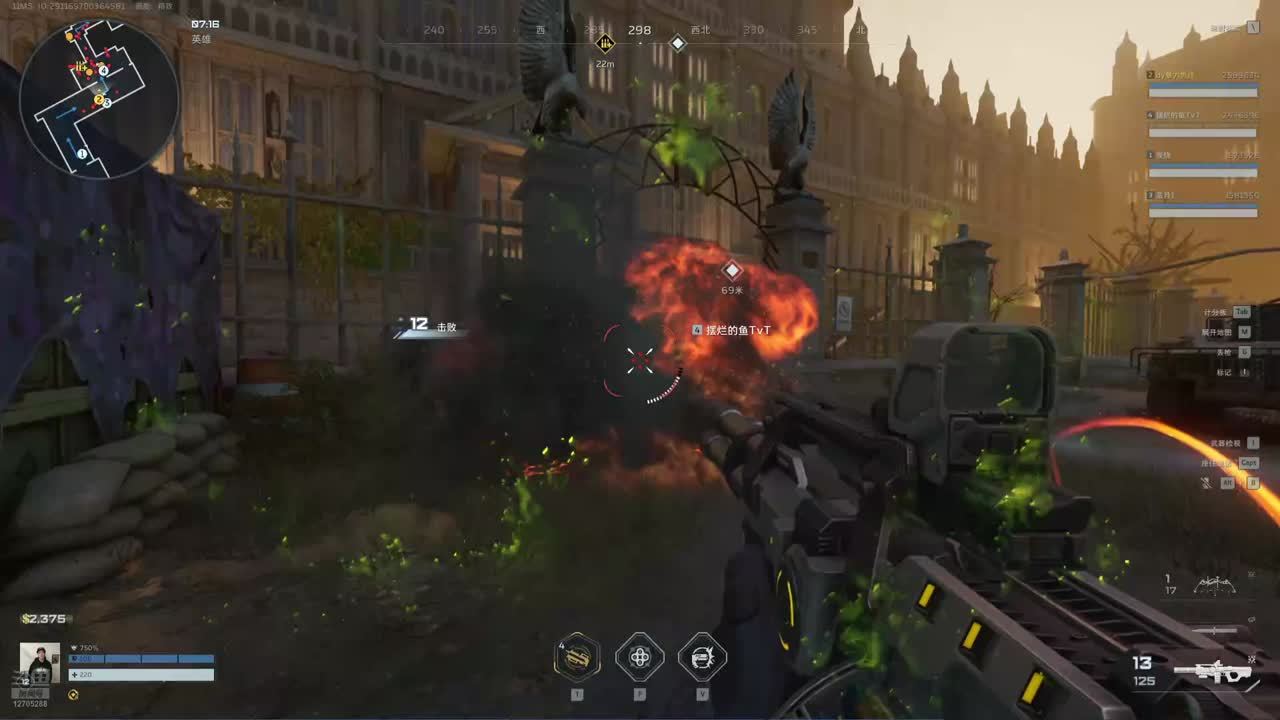Screen dimensions: 1280x720
Task: Trigger the helmet mask ability icon
Action: click(702, 657)
